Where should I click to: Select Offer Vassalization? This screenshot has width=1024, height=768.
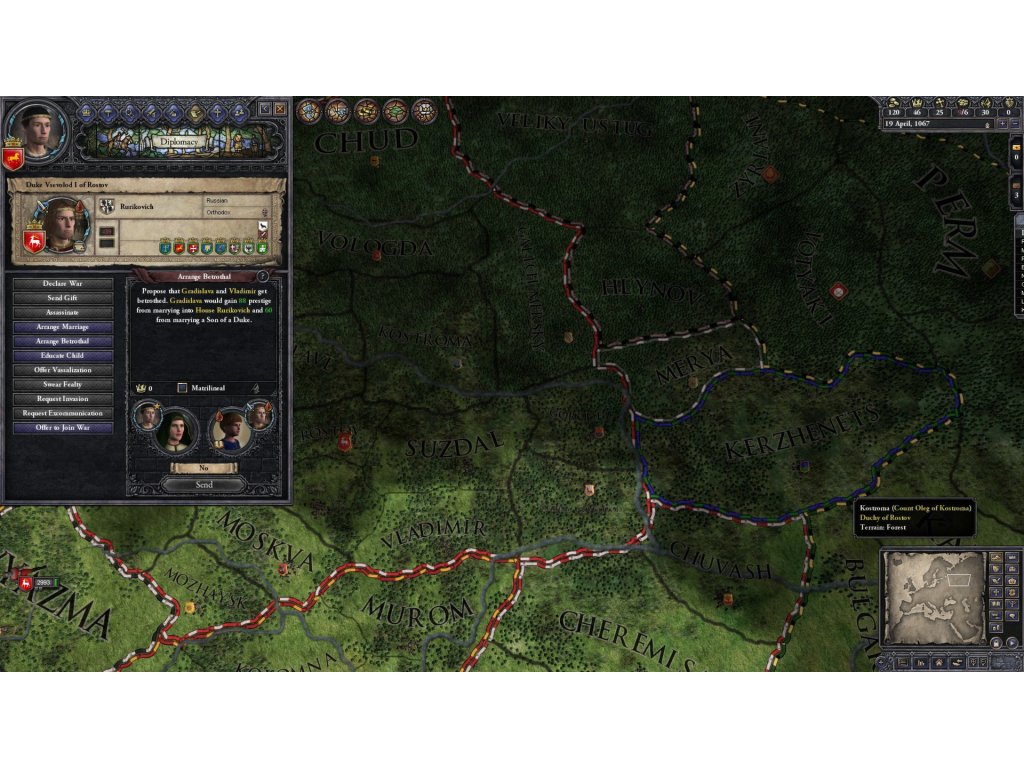(62, 370)
